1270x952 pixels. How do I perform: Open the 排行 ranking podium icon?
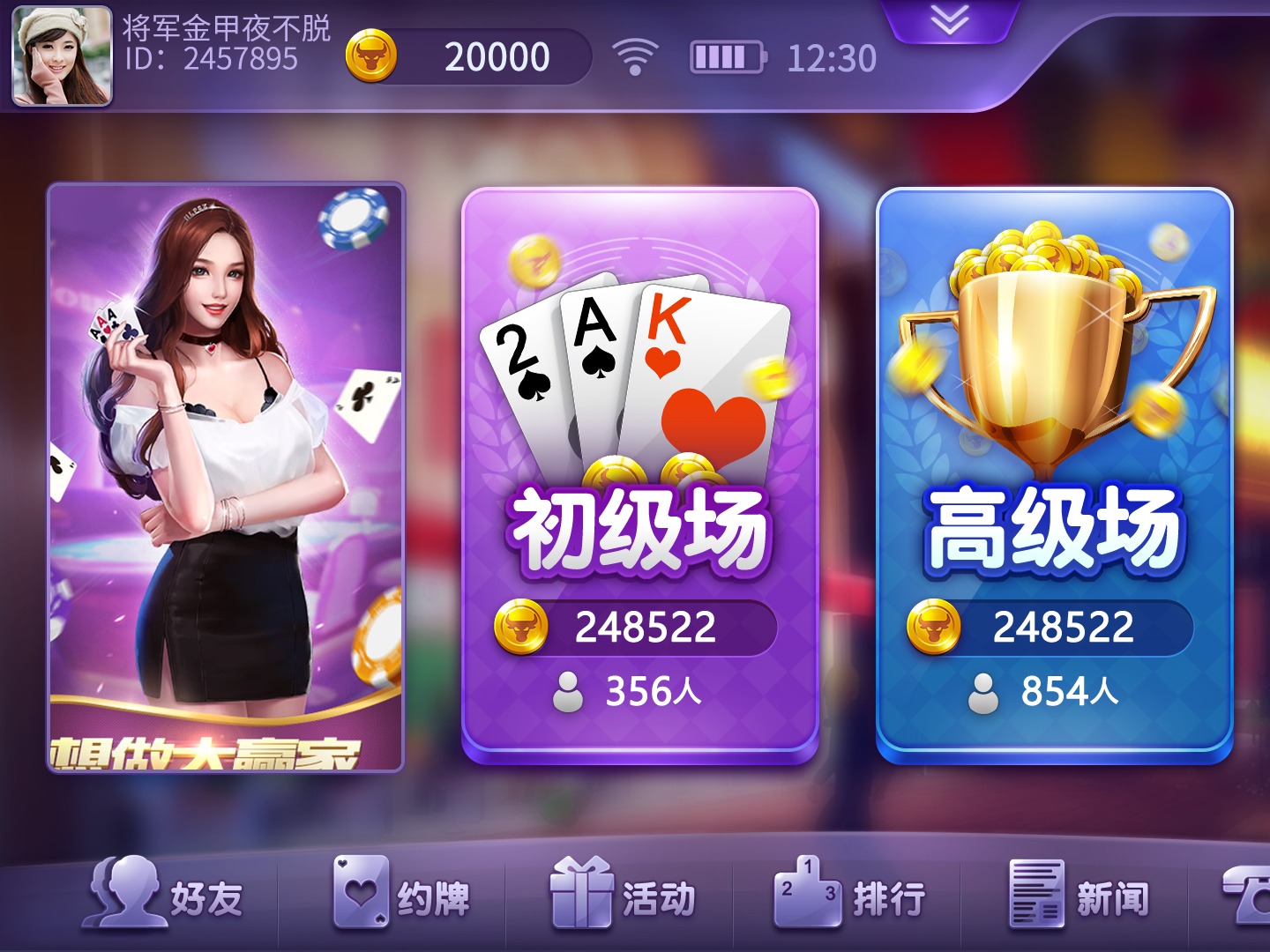[808, 896]
